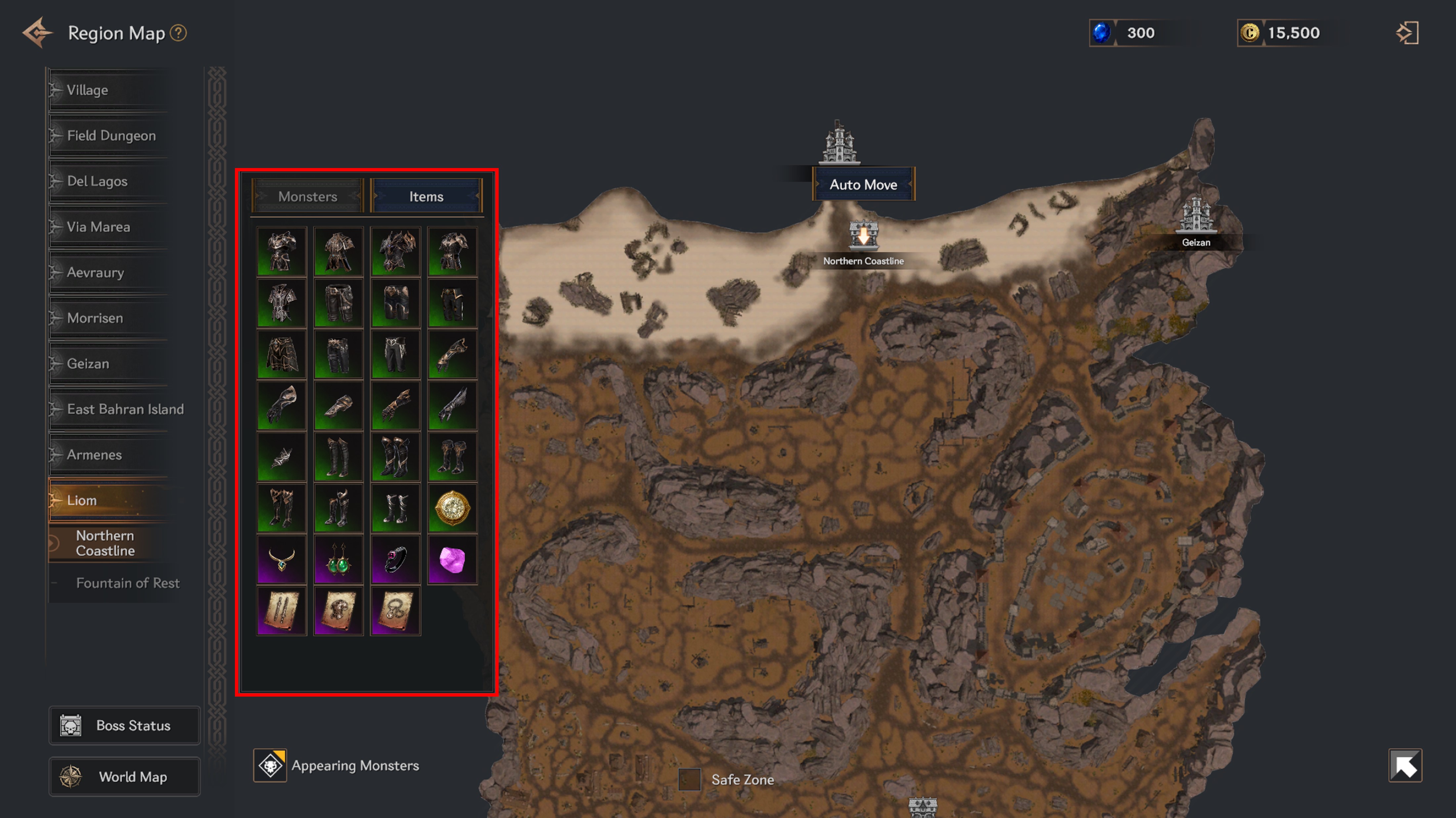Viewport: 1456px width, 818px height.
Task: Switch to the Monsters tab
Action: pos(307,196)
